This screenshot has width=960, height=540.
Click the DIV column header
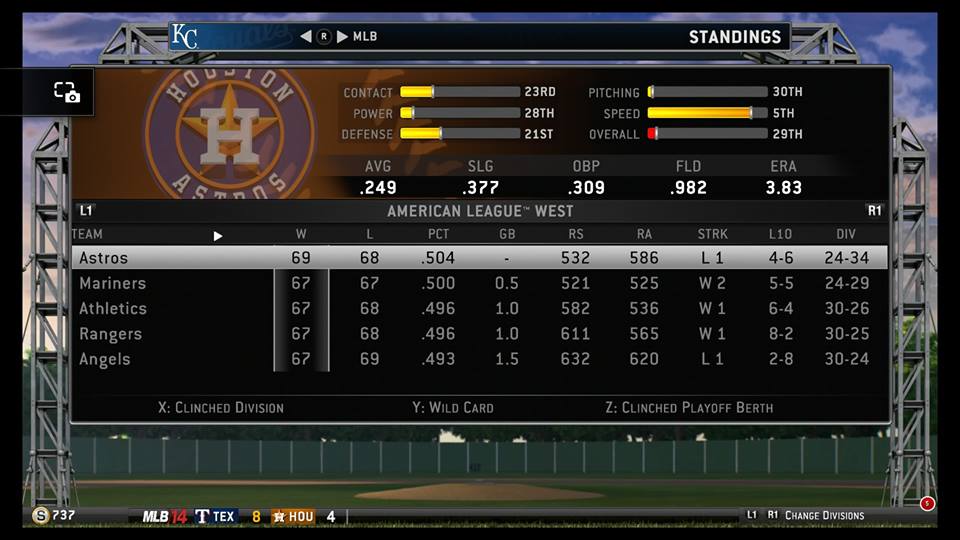click(846, 235)
